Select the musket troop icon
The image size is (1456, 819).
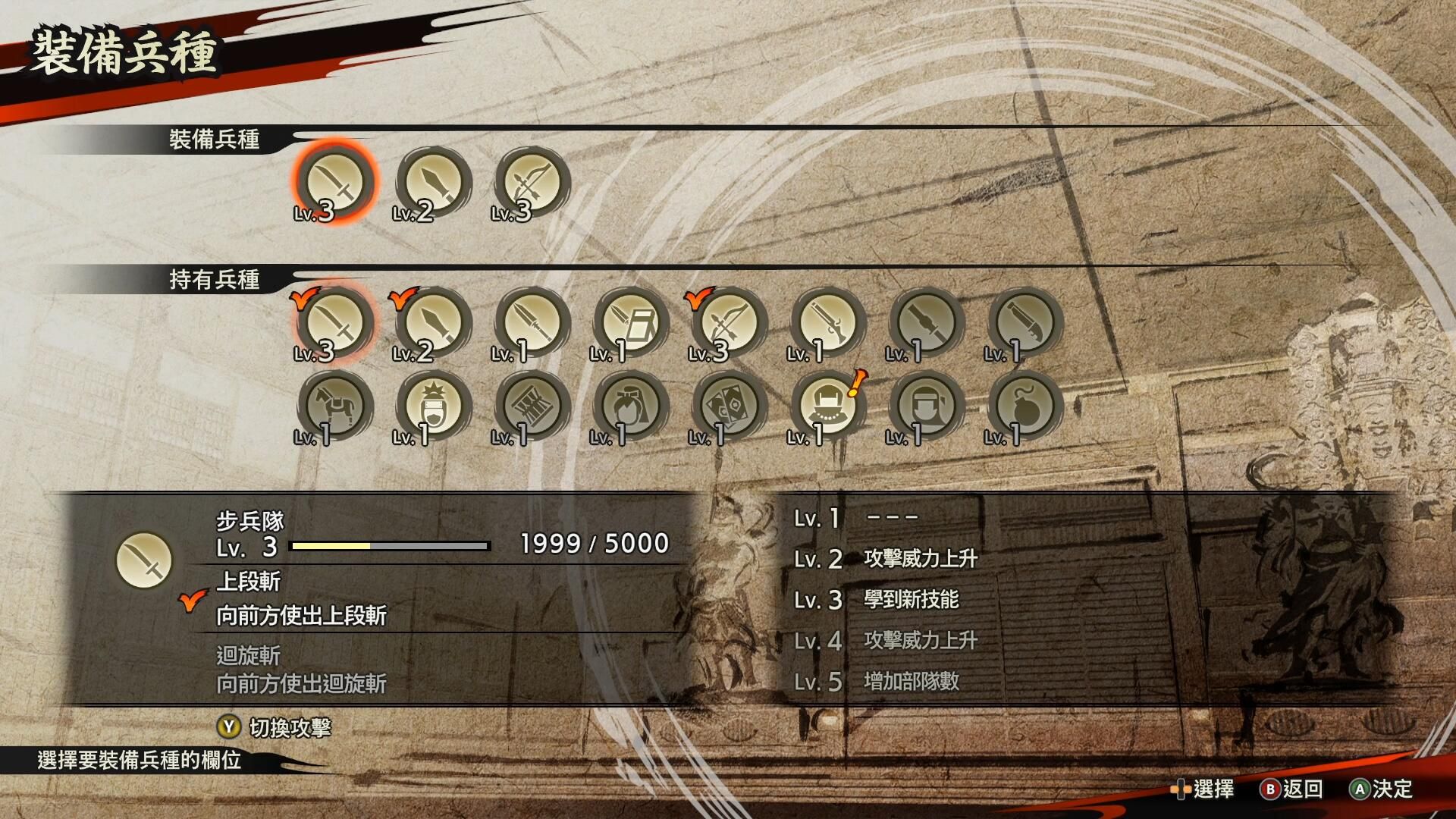point(827,322)
